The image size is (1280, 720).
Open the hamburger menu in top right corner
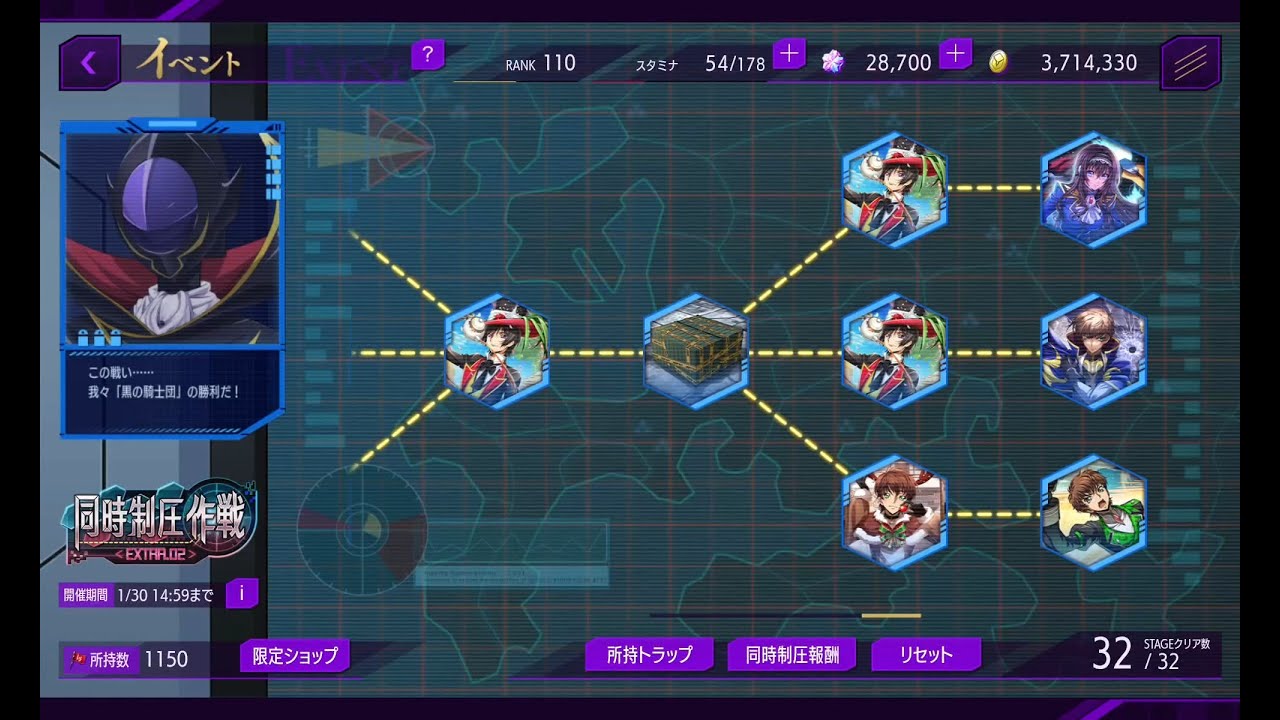(x=1192, y=61)
